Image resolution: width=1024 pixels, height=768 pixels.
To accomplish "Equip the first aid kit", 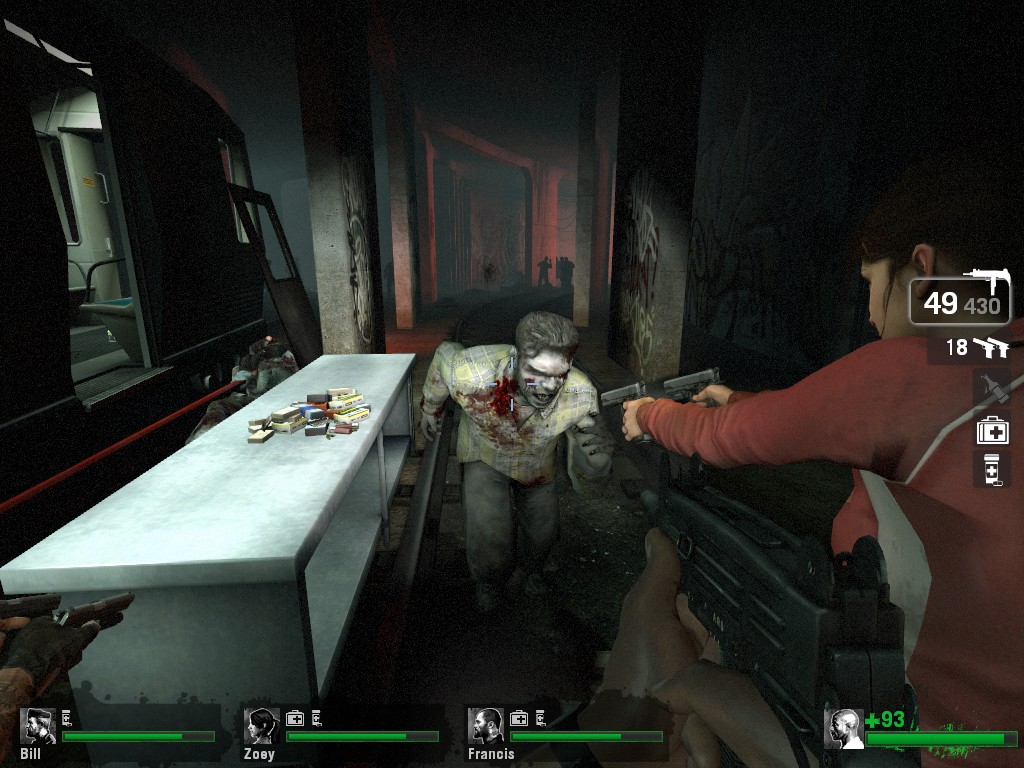I will click(x=992, y=430).
